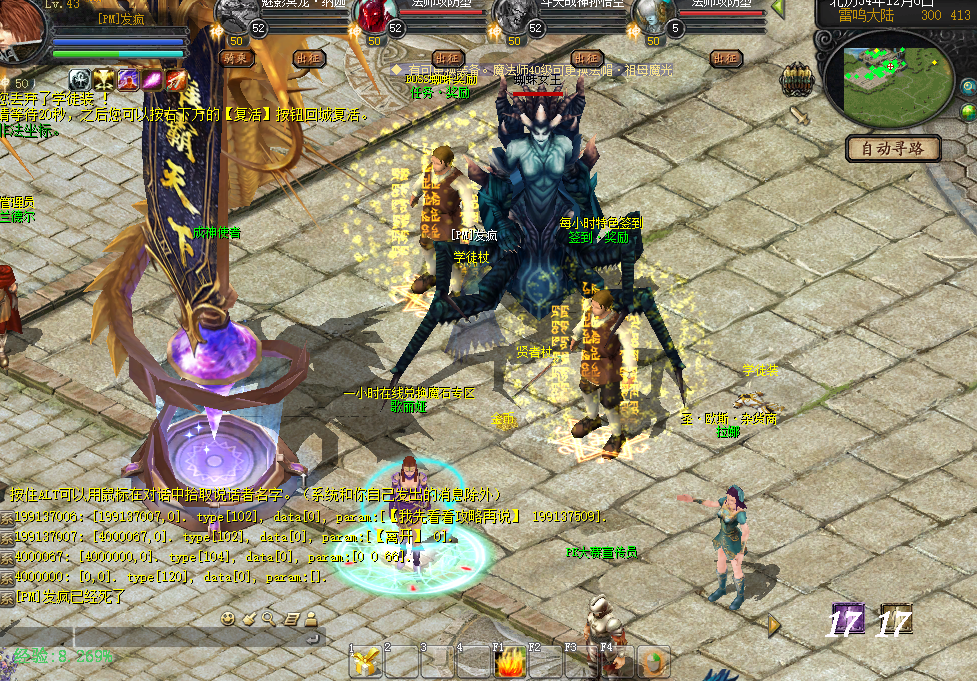Use the golden wings item in slot 1

[365, 662]
